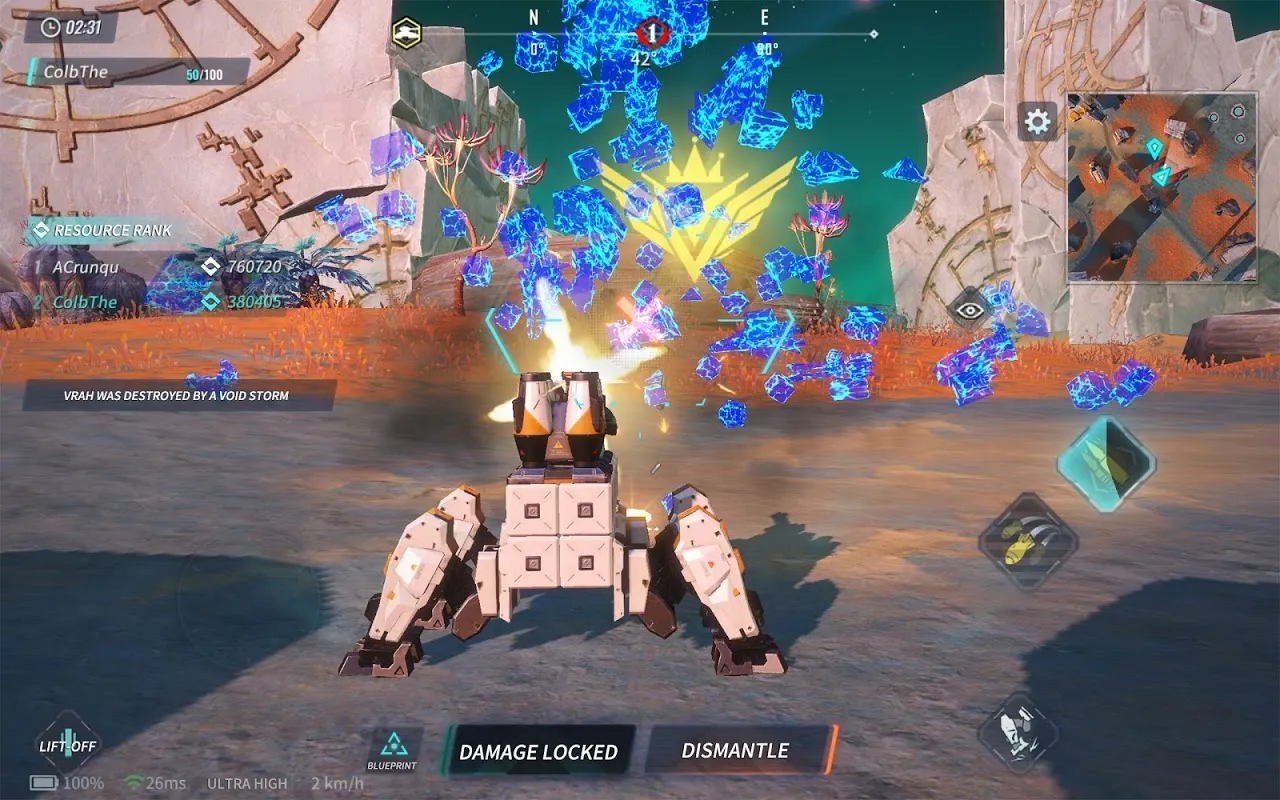Screen dimensions: 1280x800
Task: Select ACrunqu in the resource ranking
Action: click(85, 267)
